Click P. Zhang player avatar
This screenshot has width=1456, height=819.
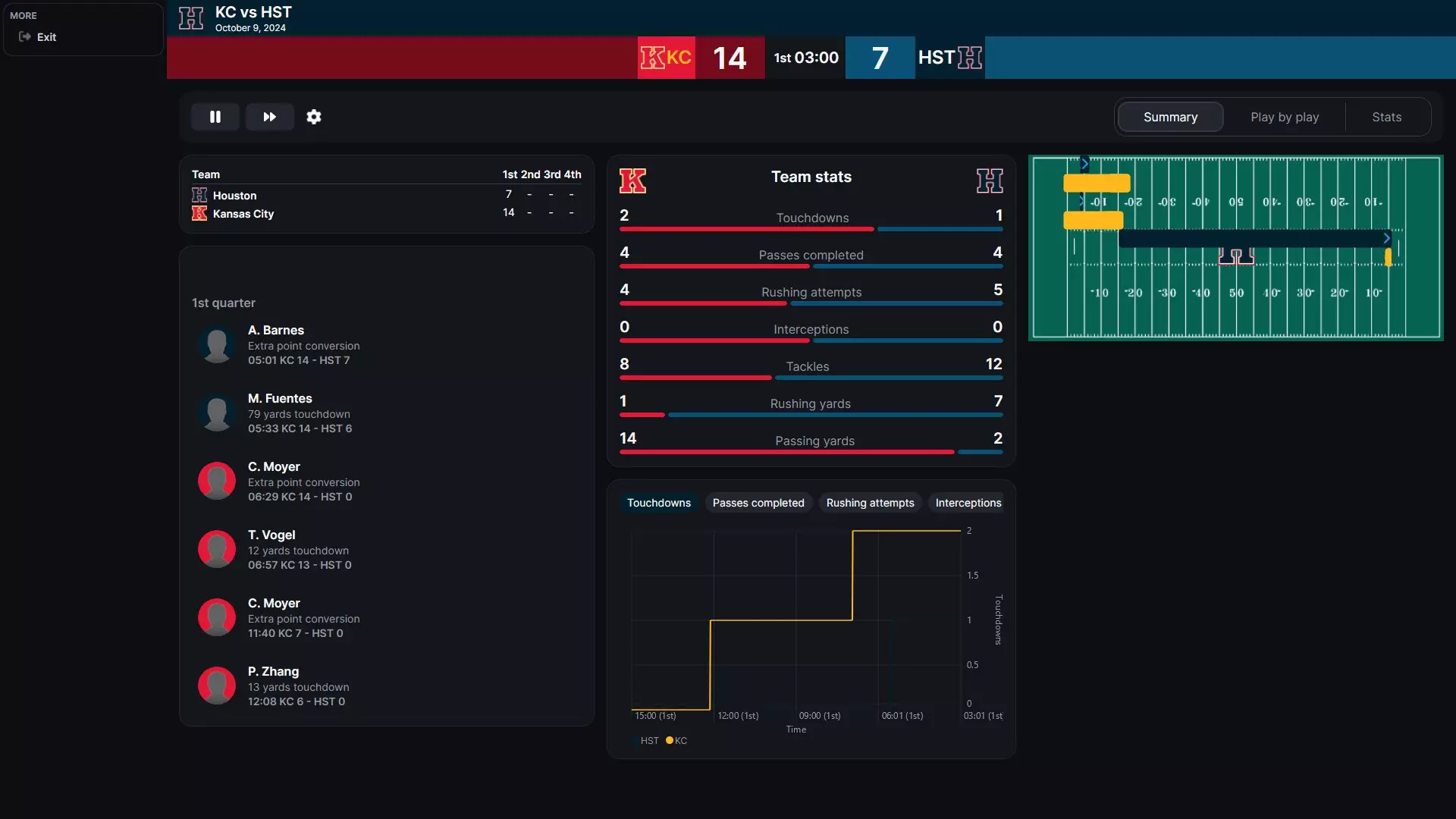point(217,686)
